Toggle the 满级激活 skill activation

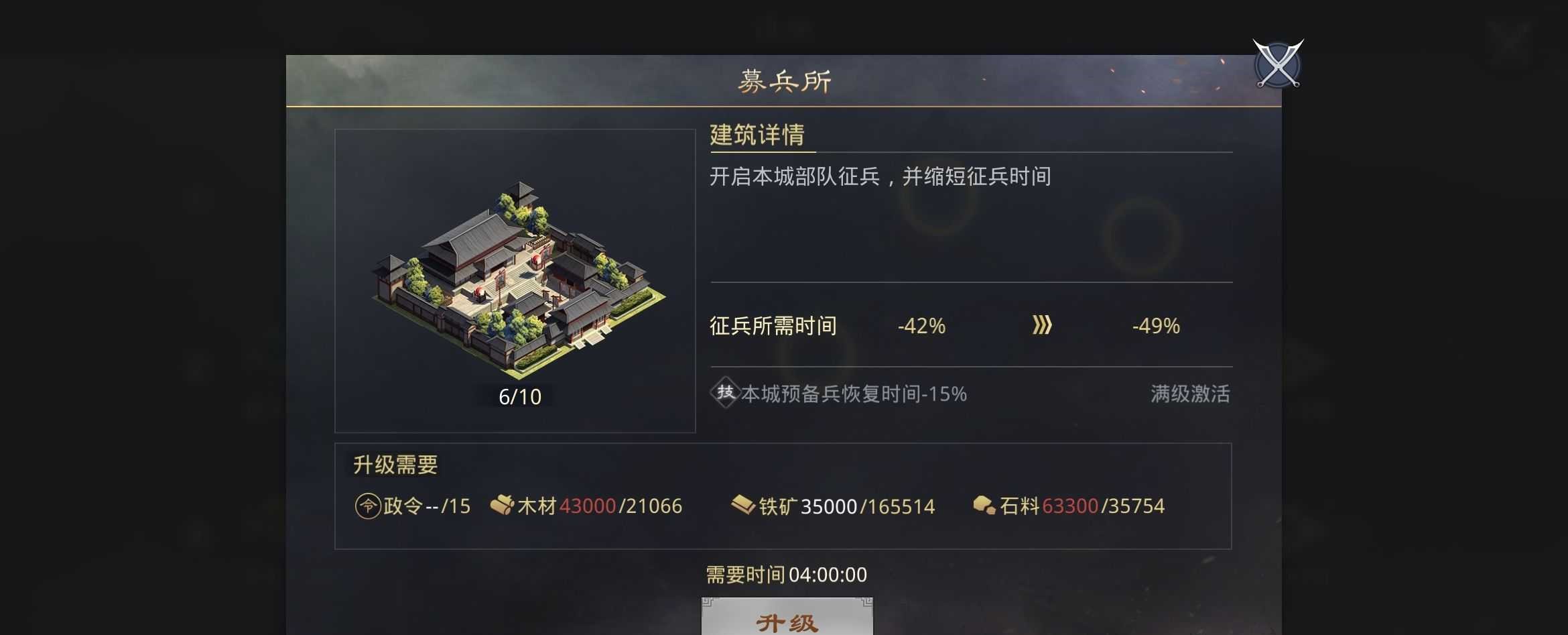coord(1190,395)
